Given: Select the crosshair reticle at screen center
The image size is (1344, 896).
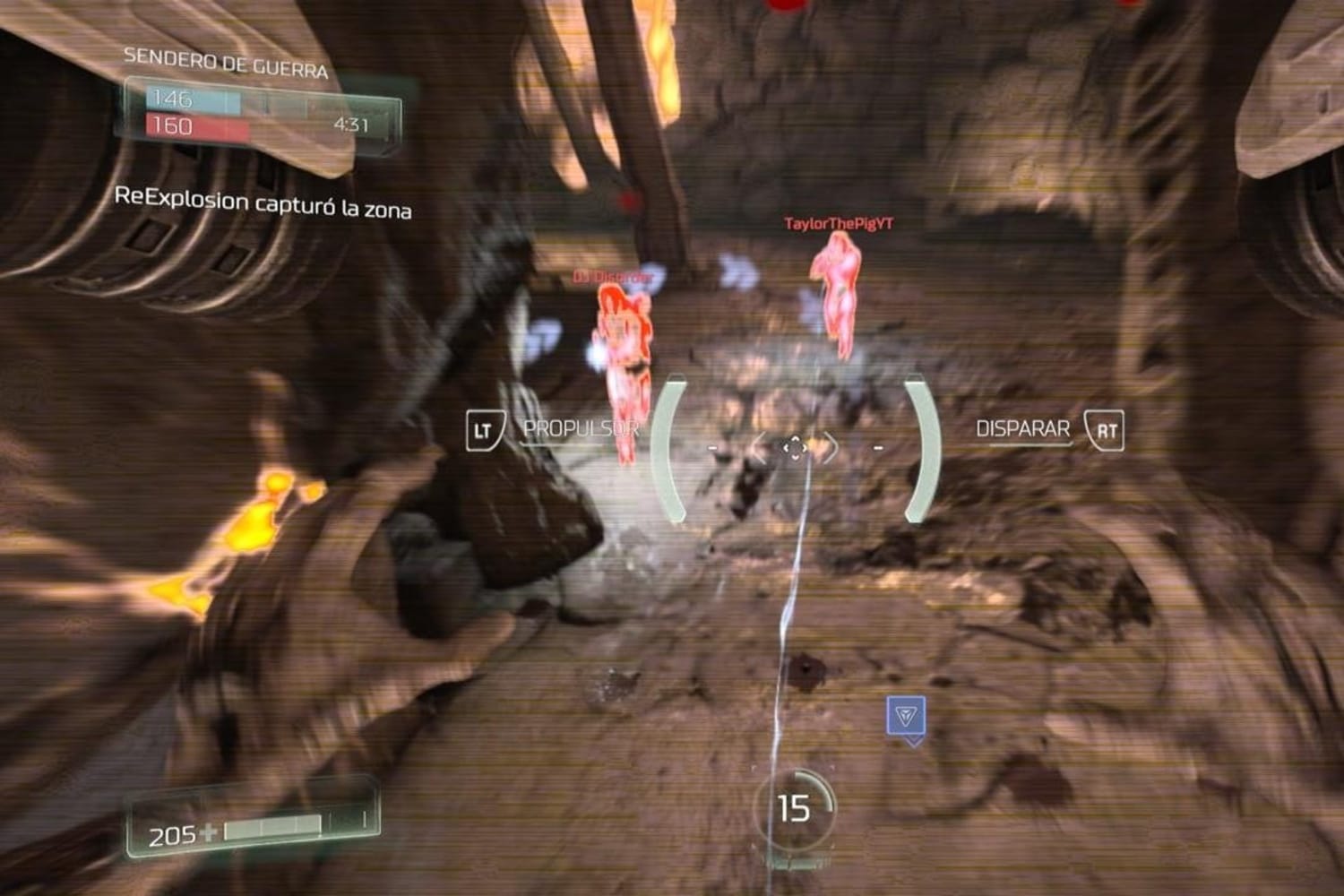Looking at the screenshot, I should [x=797, y=448].
